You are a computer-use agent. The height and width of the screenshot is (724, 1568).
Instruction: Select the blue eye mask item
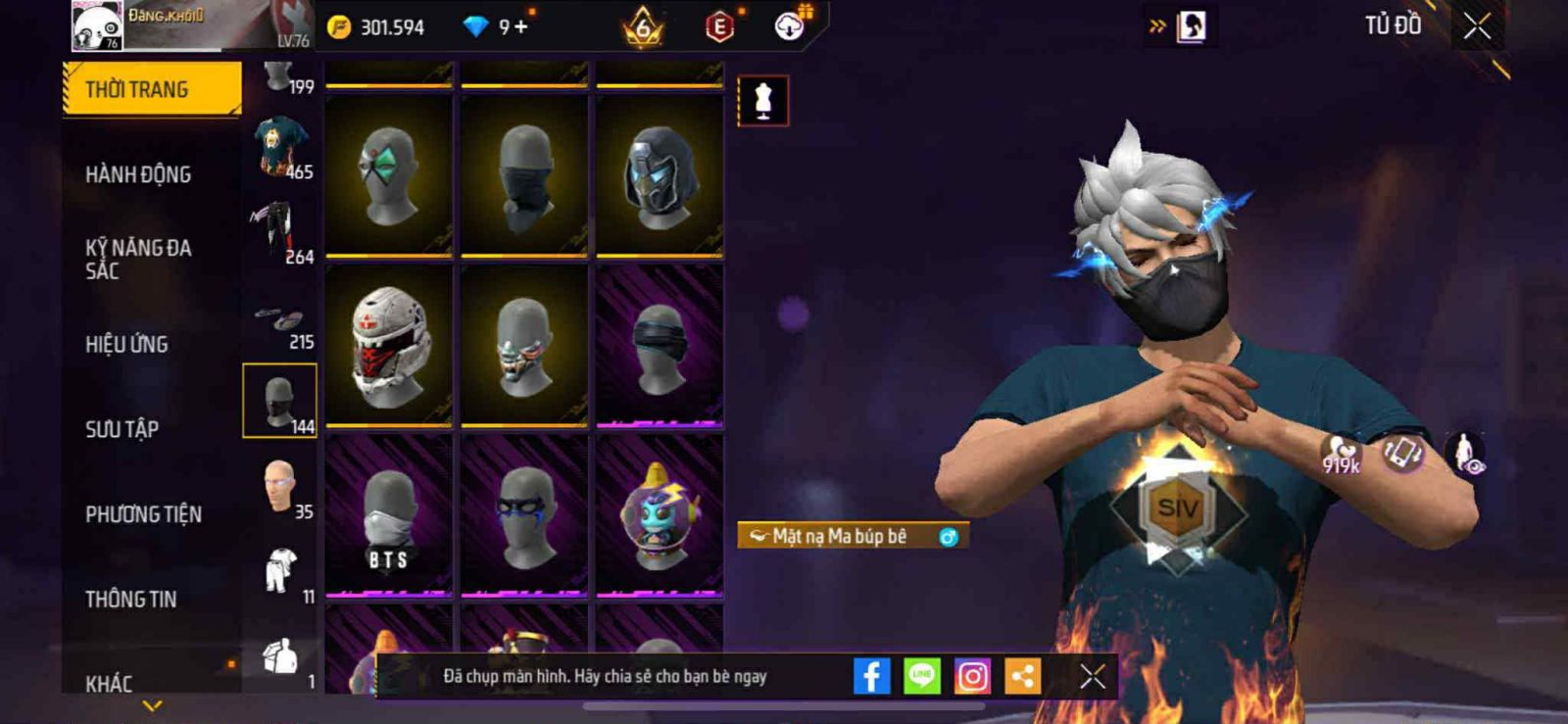(524, 515)
